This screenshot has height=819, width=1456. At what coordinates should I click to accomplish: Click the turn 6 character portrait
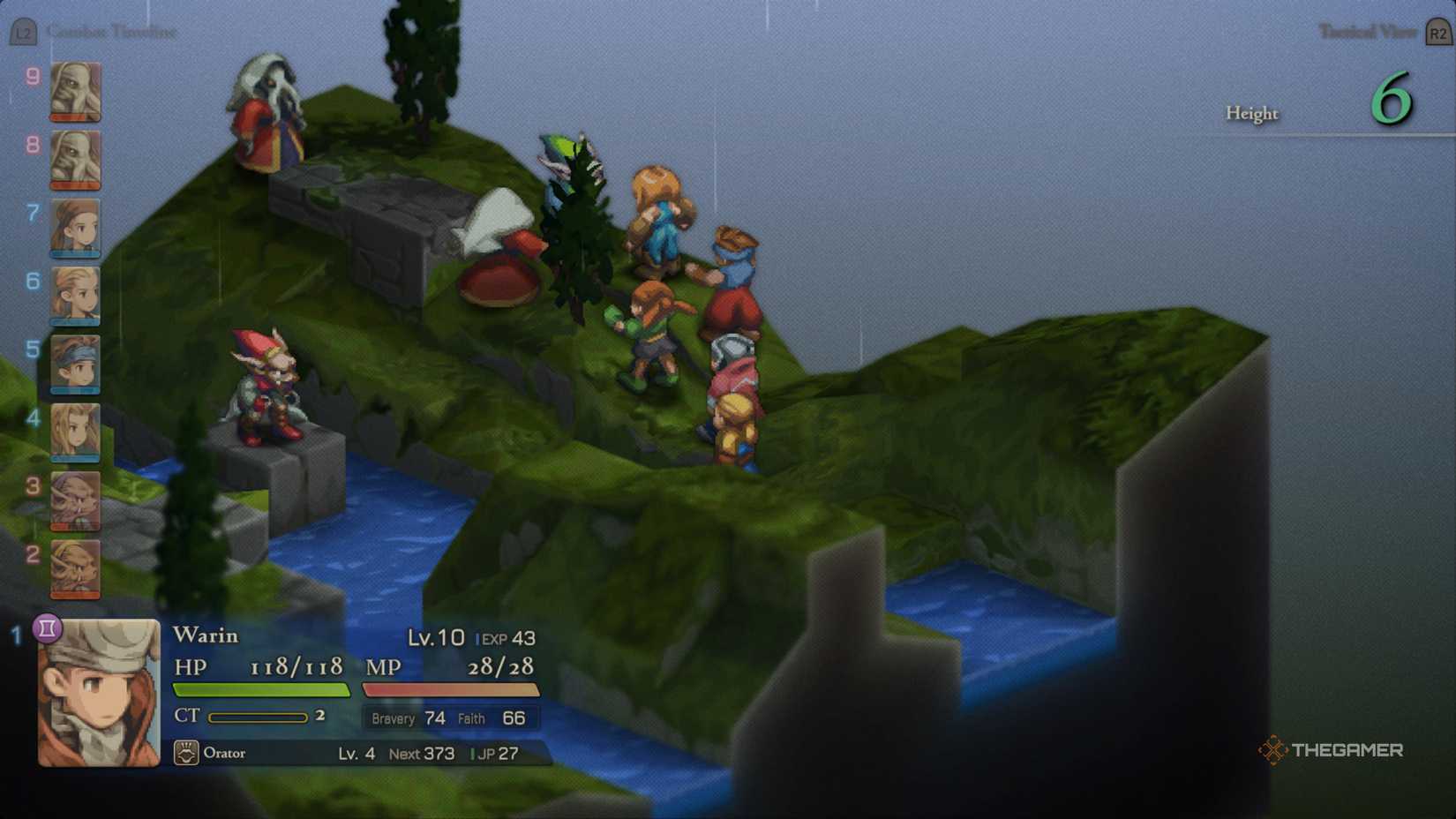click(x=75, y=297)
